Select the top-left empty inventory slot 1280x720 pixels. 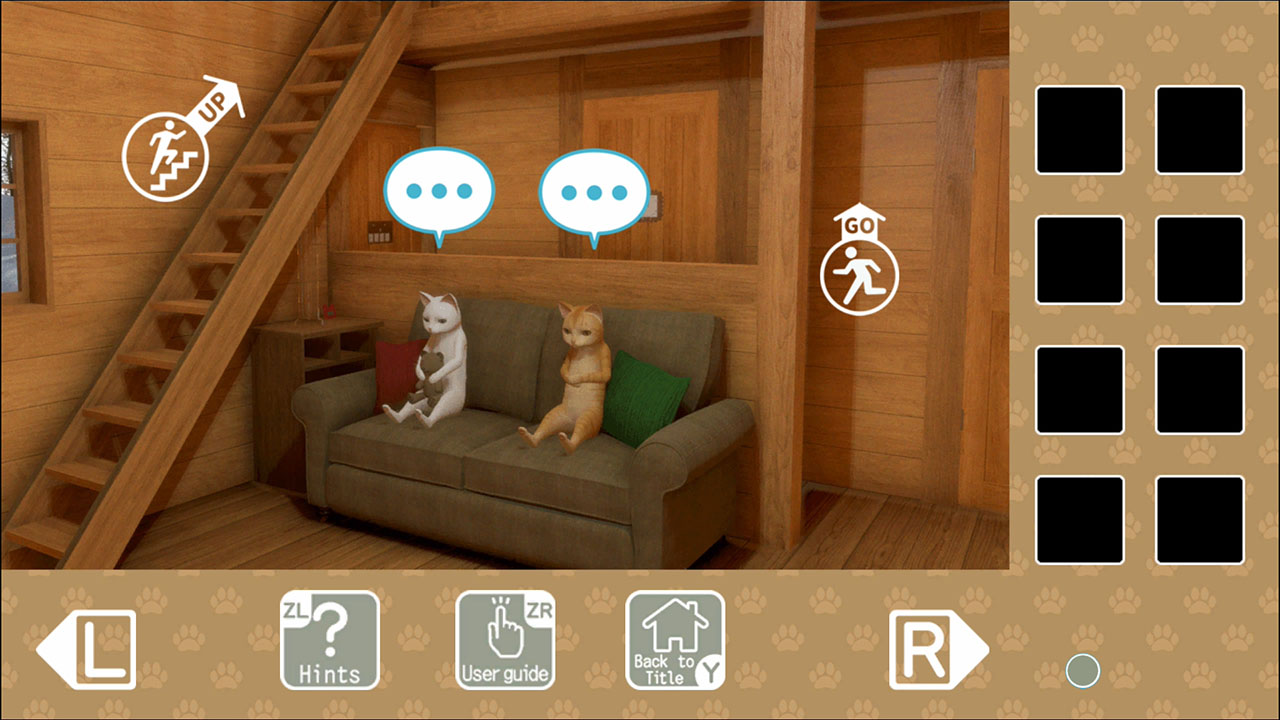(1080, 131)
